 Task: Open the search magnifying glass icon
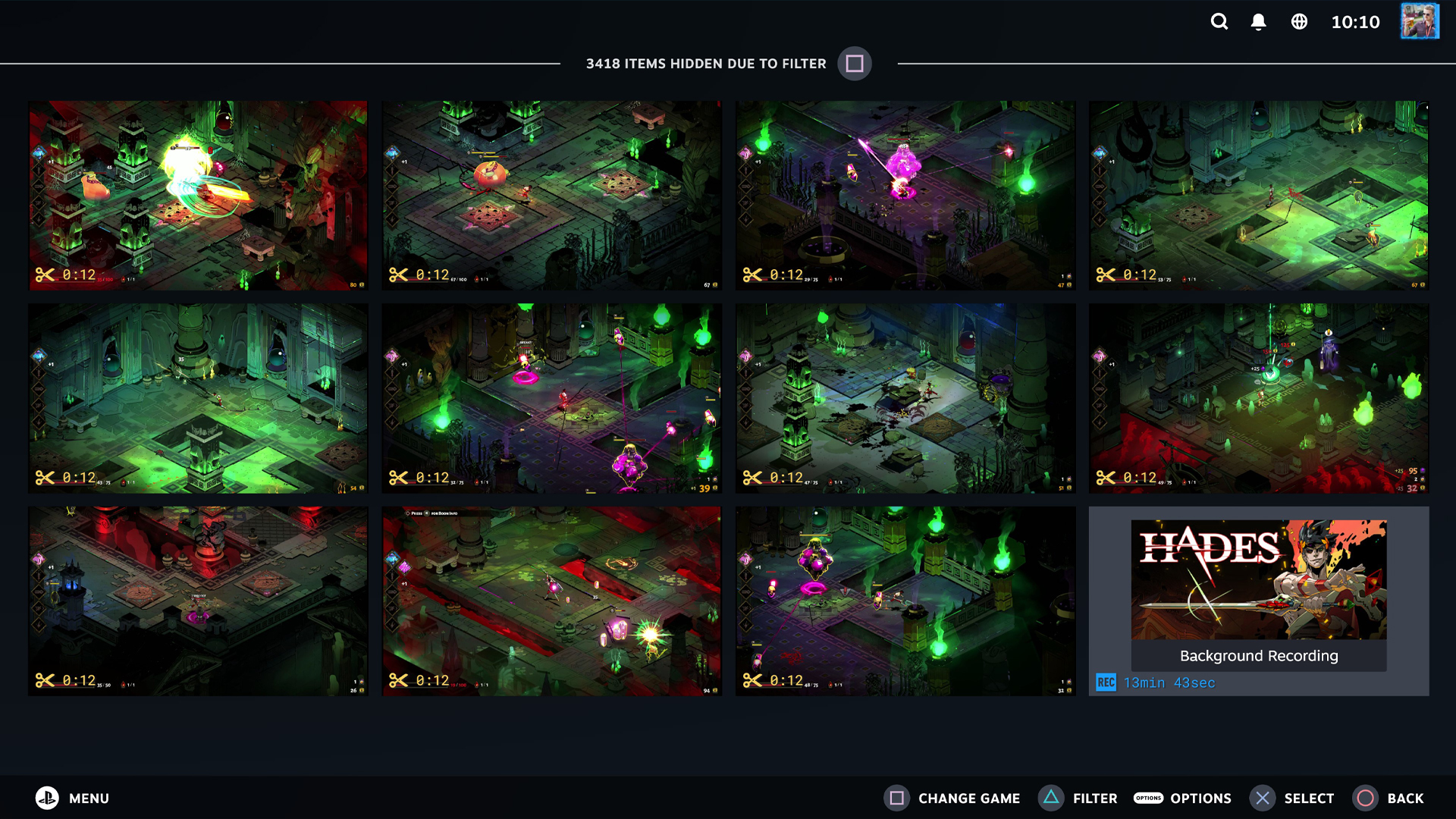pyautogui.click(x=1219, y=22)
